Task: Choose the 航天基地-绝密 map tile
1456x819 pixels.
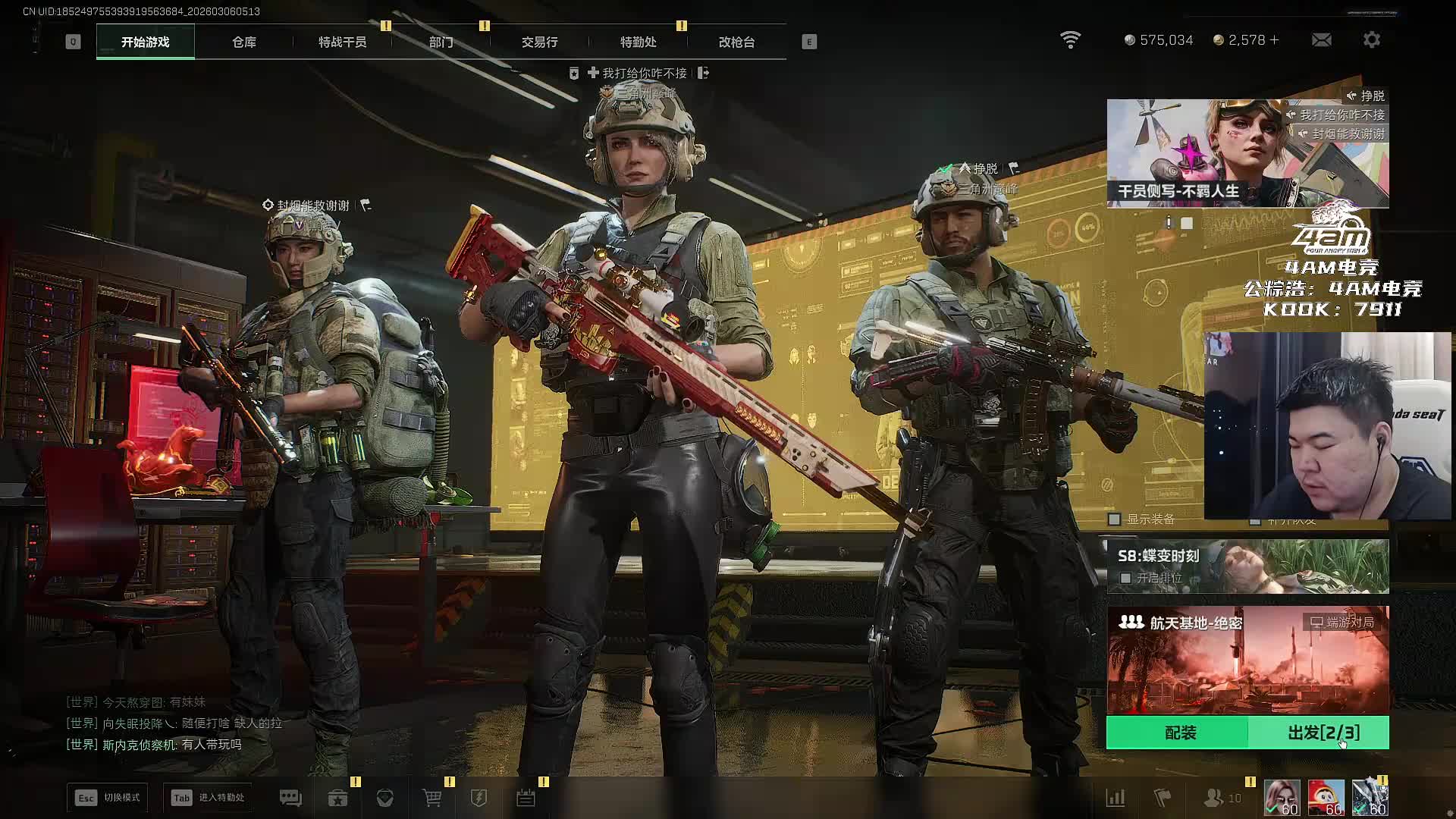Action: [1247, 660]
